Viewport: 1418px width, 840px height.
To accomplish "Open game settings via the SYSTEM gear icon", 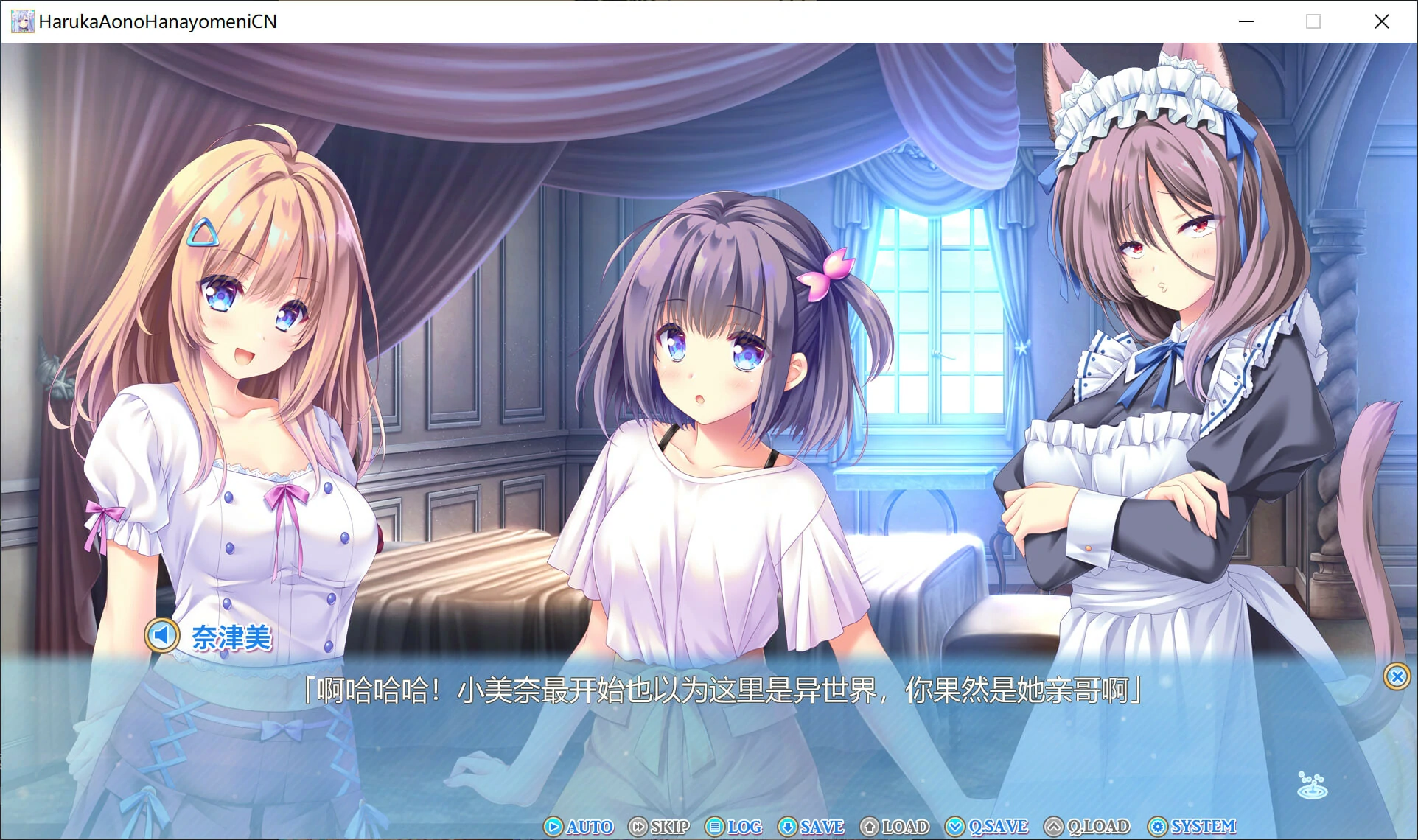I will coord(1159,827).
